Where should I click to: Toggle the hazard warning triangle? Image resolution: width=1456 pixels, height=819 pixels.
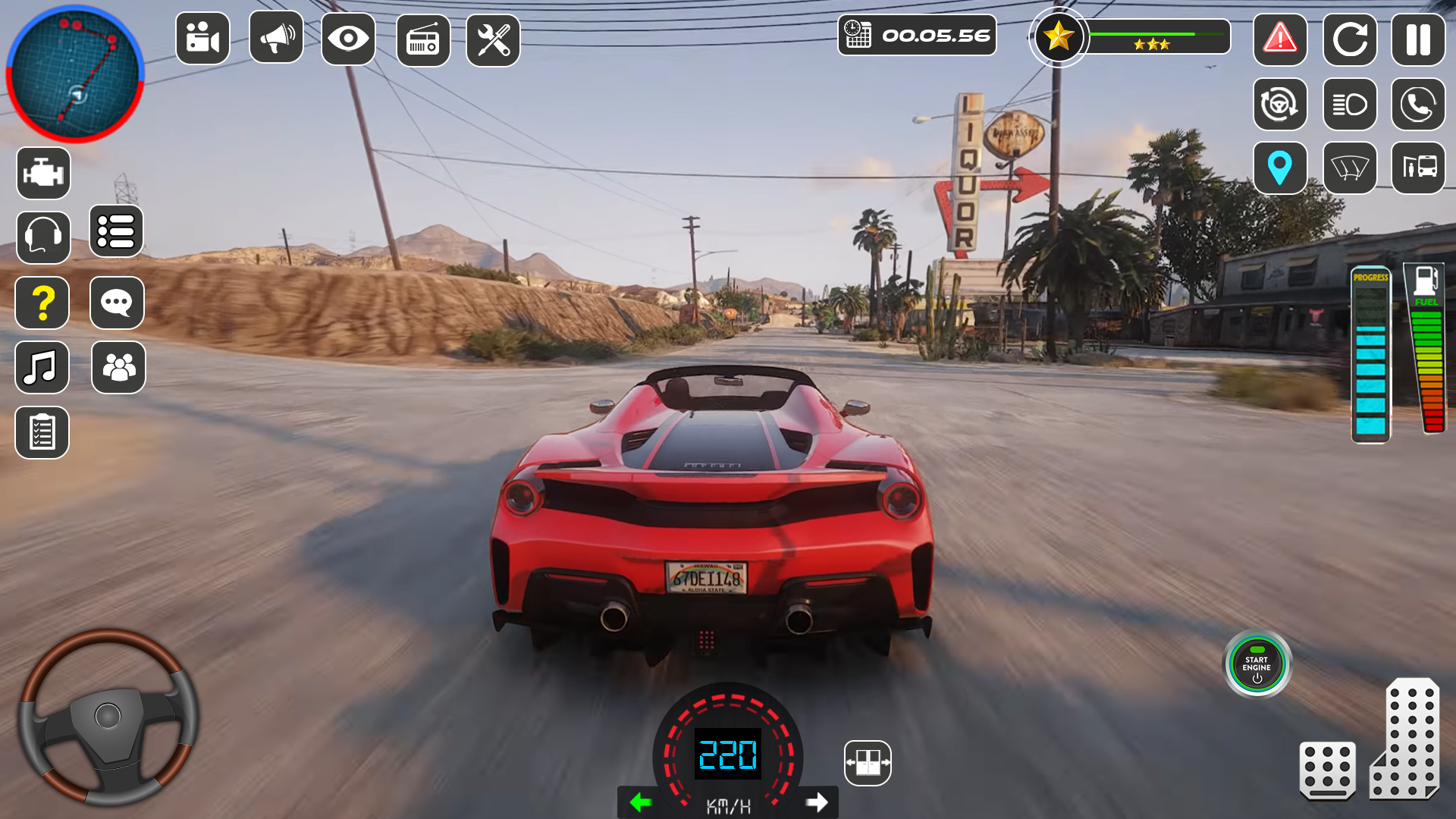pyautogui.click(x=1280, y=39)
